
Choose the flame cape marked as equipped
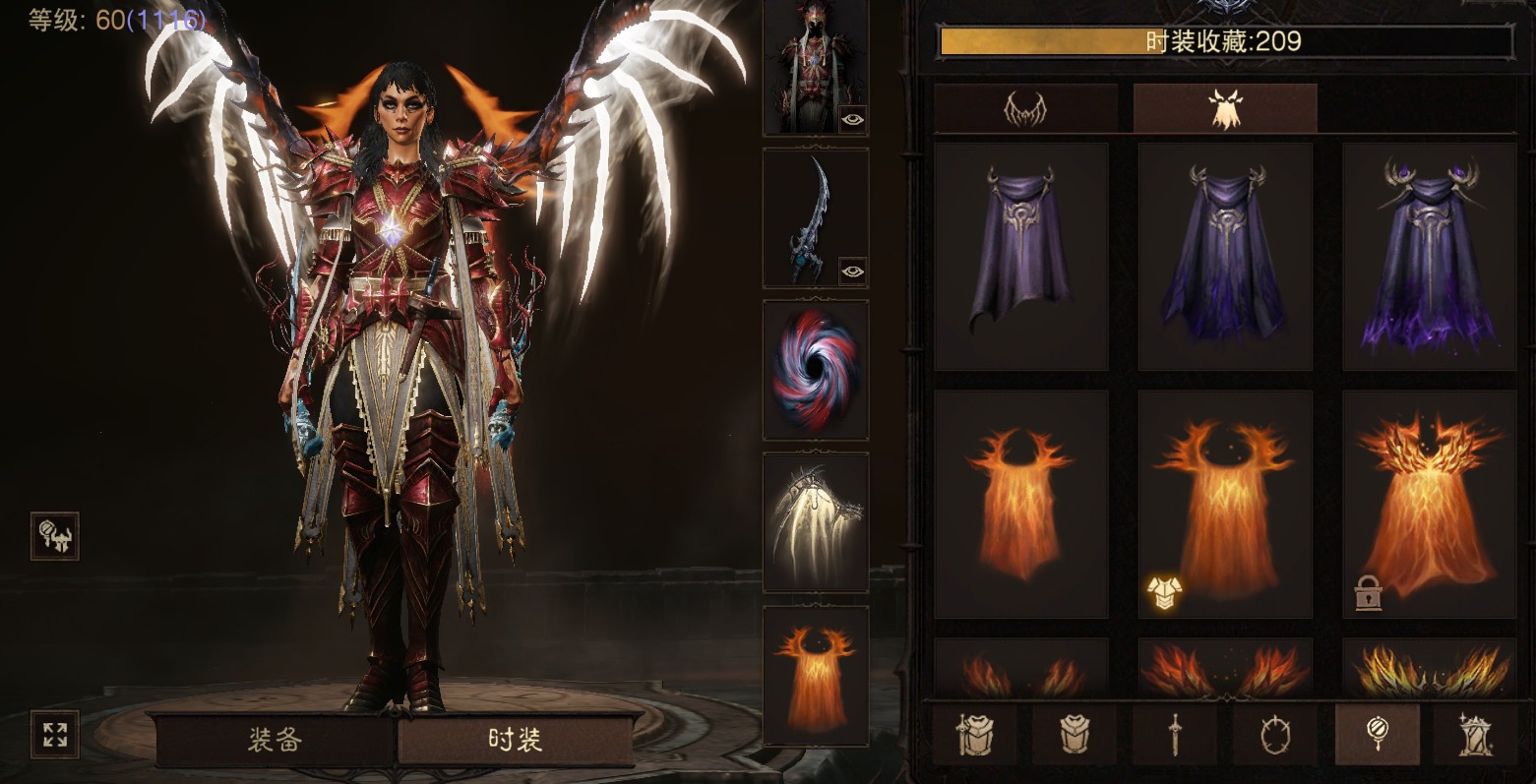click(1225, 504)
